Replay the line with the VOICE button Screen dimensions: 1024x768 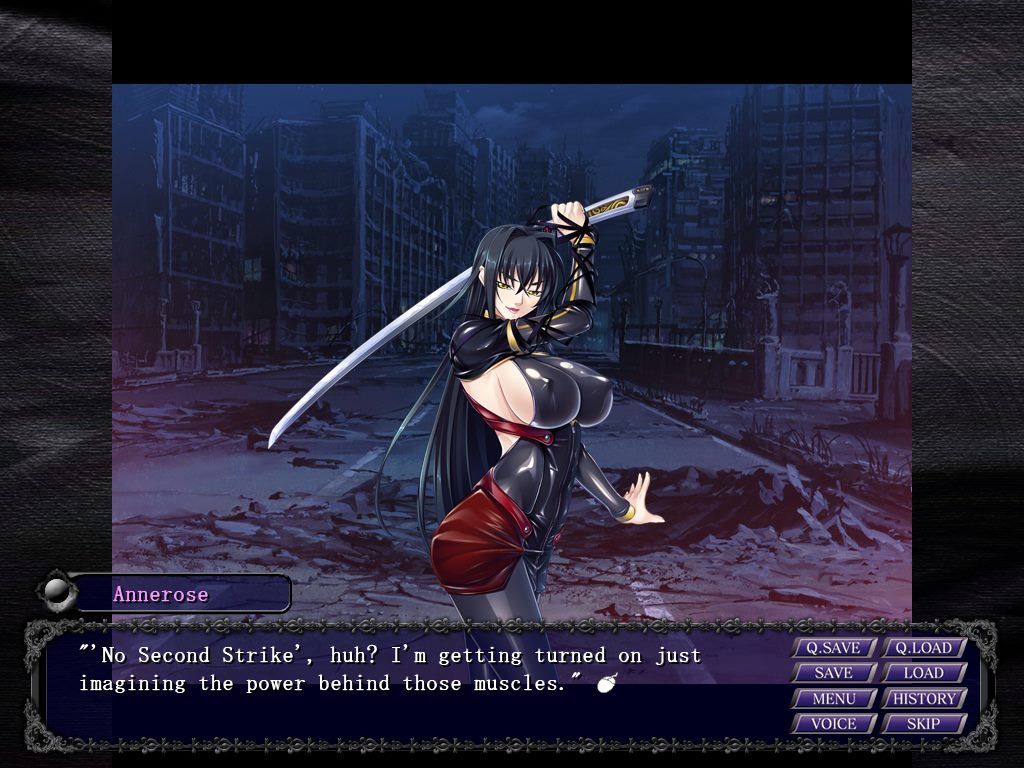[x=833, y=723]
